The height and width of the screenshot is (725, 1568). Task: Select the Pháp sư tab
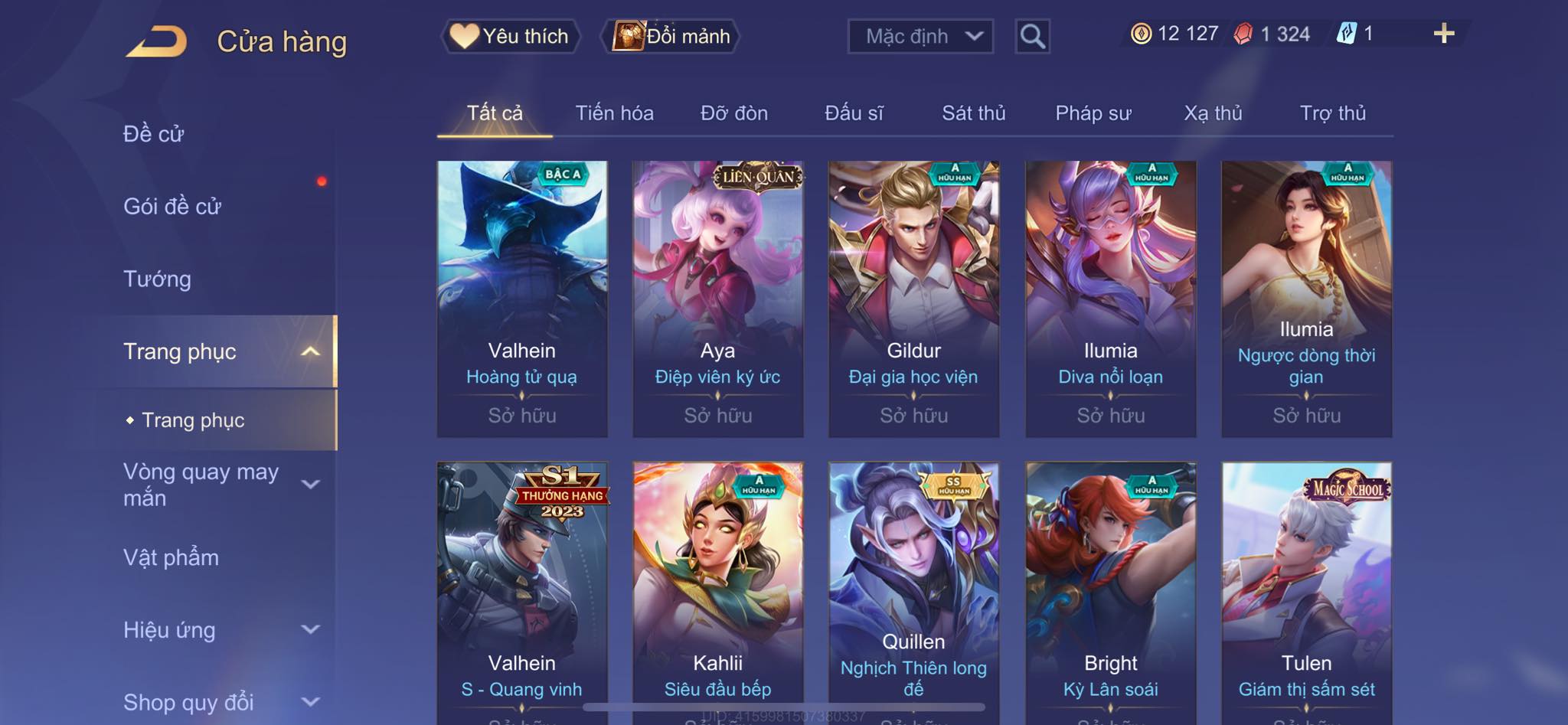click(1093, 113)
